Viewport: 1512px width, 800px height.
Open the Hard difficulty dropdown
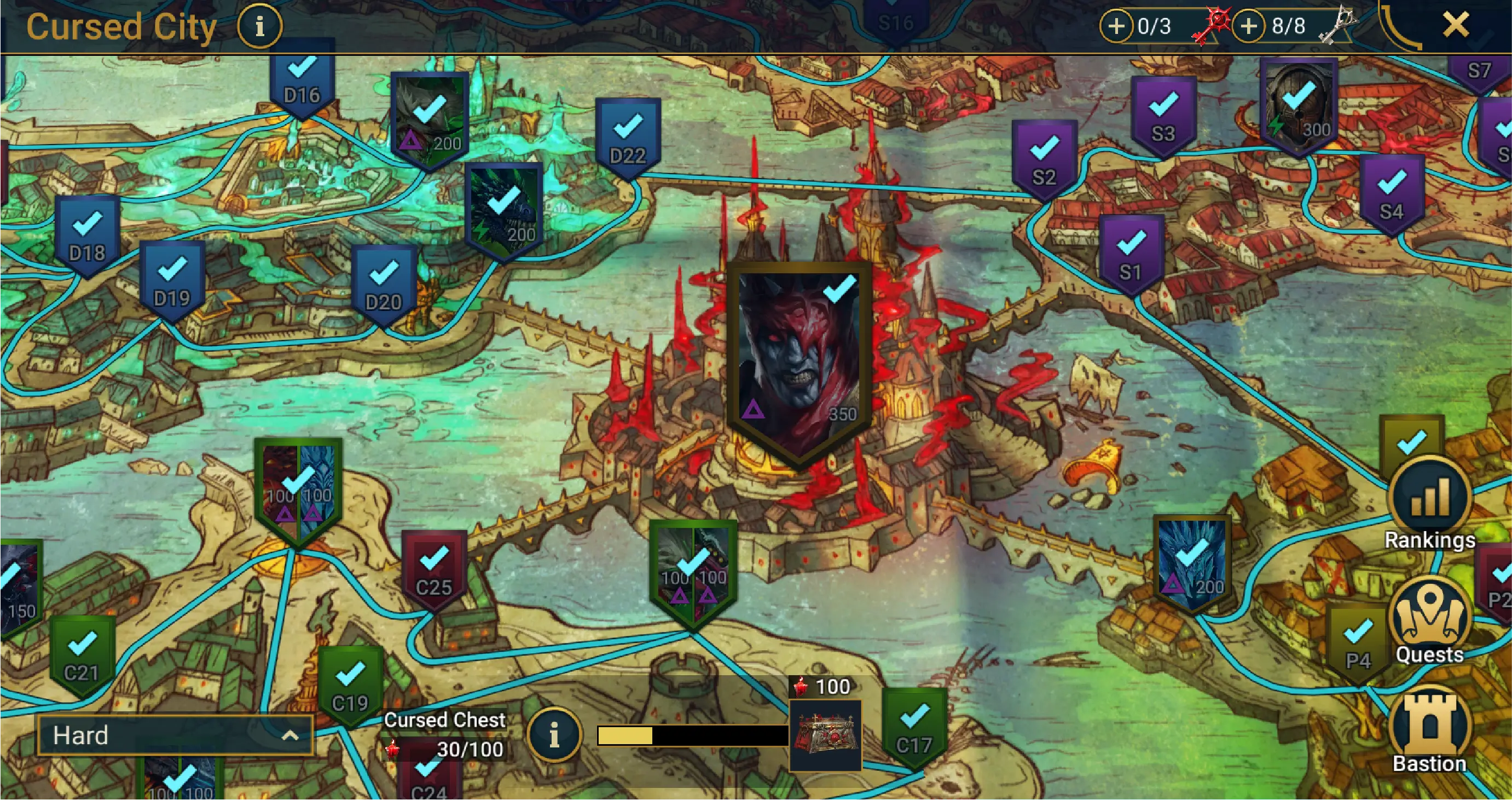click(175, 735)
